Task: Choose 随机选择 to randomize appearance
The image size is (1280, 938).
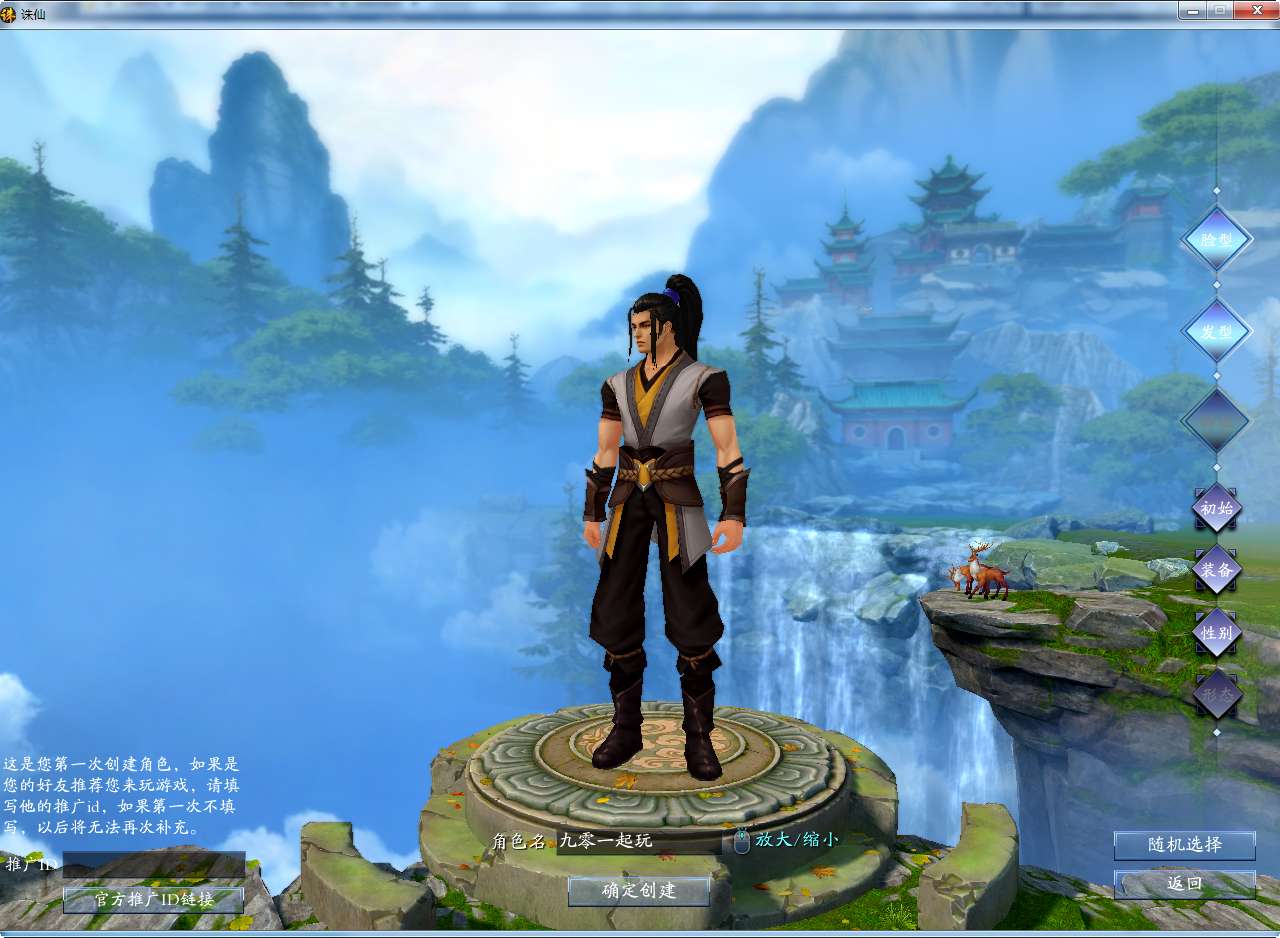Action: coord(1184,845)
